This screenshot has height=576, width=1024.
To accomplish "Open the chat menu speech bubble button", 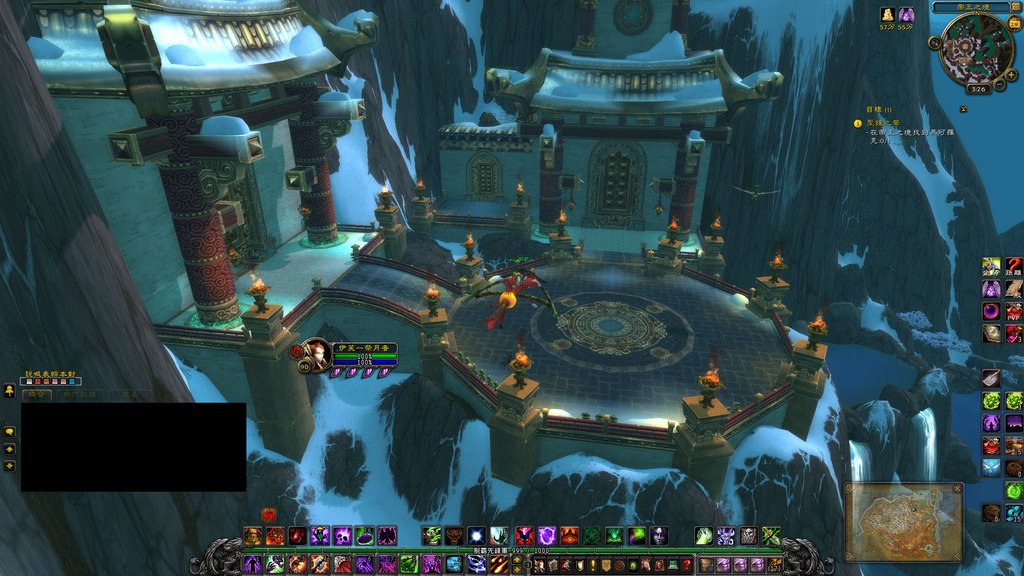I will 10,431.
